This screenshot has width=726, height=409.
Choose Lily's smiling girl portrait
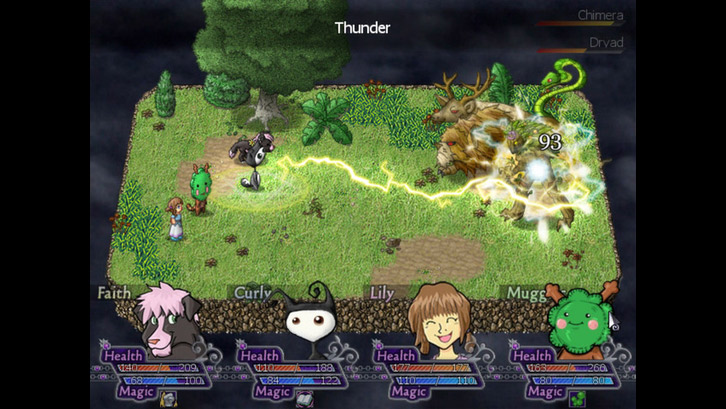tap(438, 316)
